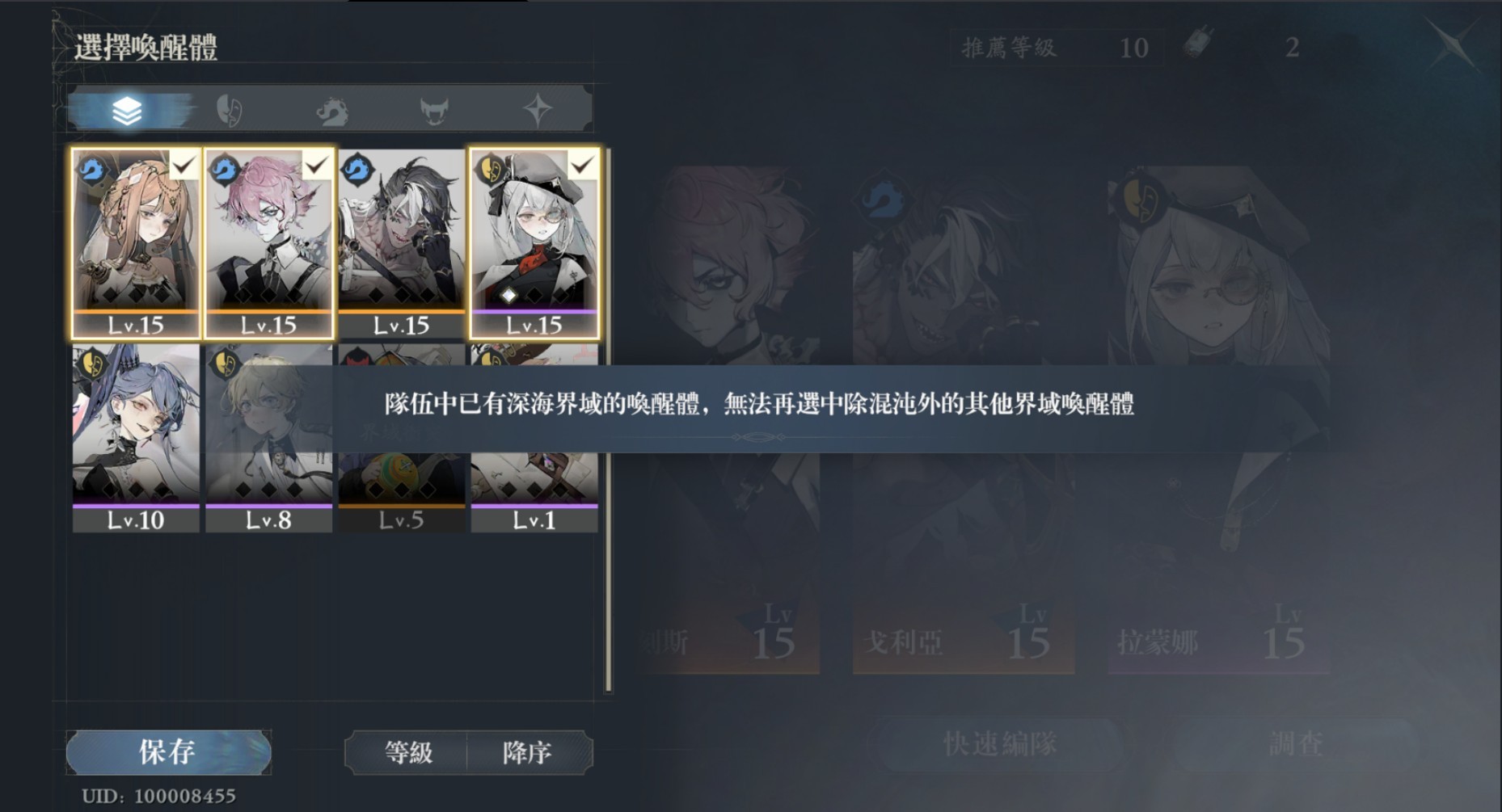1502x812 pixels.
Task: Open the 等級 sort criteria dropdown
Action: tap(407, 753)
